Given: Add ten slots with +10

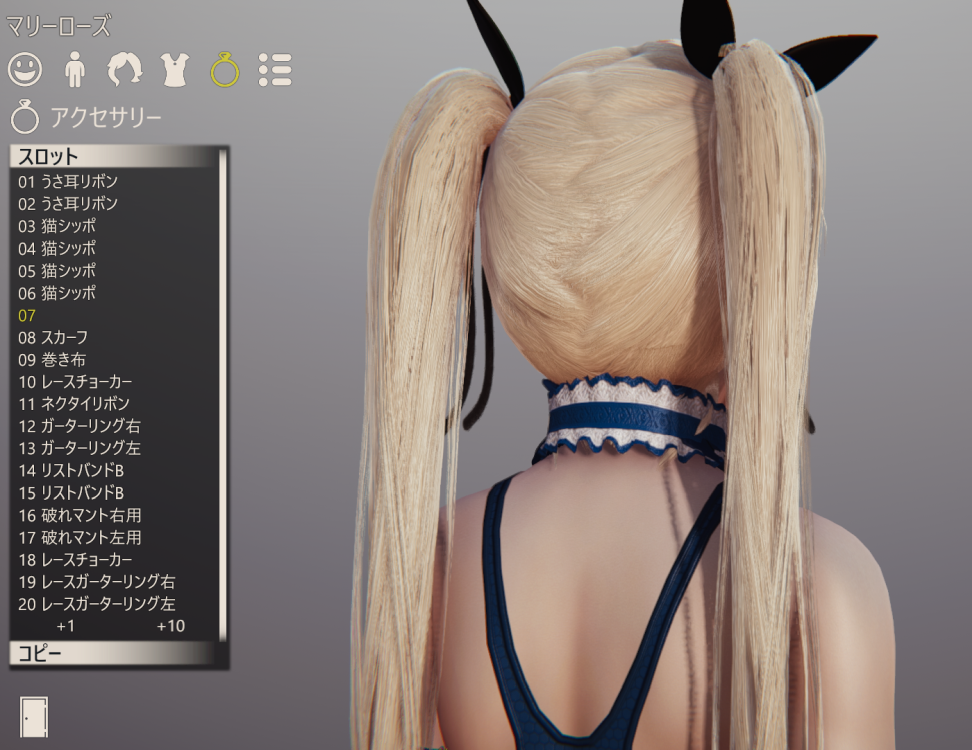Looking at the screenshot, I should (170, 626).
